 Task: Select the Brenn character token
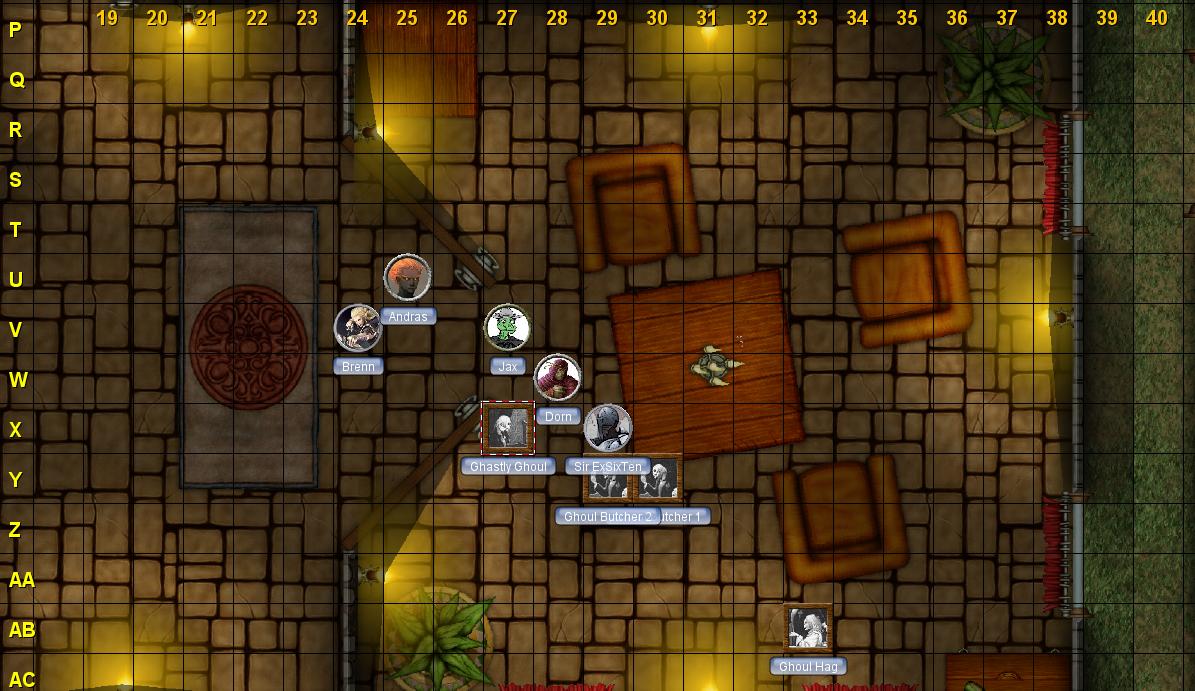click(357, 328)
